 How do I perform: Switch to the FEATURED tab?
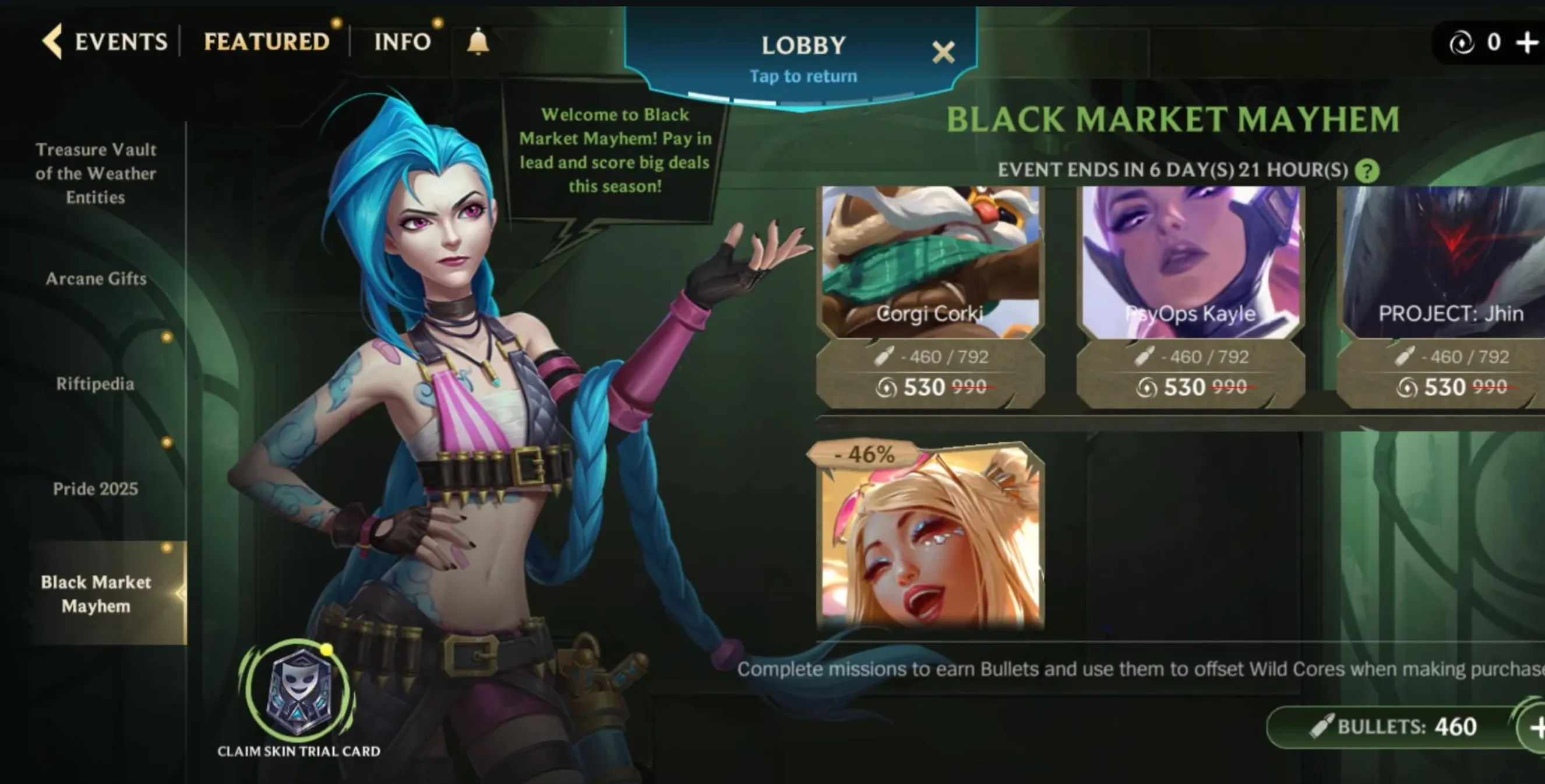pyautogui.click(x=266, y=41)
